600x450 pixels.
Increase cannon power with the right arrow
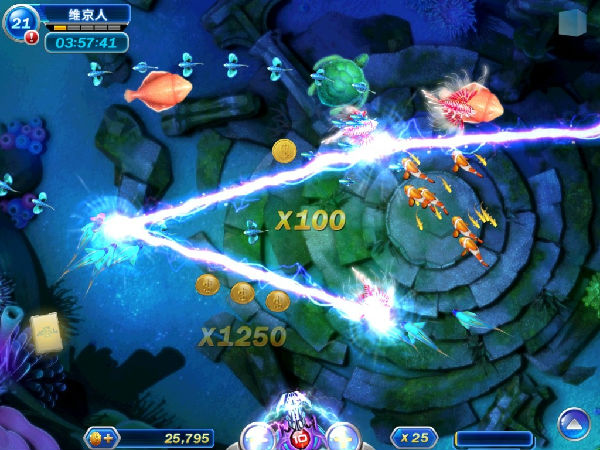(x=343, y=438)
